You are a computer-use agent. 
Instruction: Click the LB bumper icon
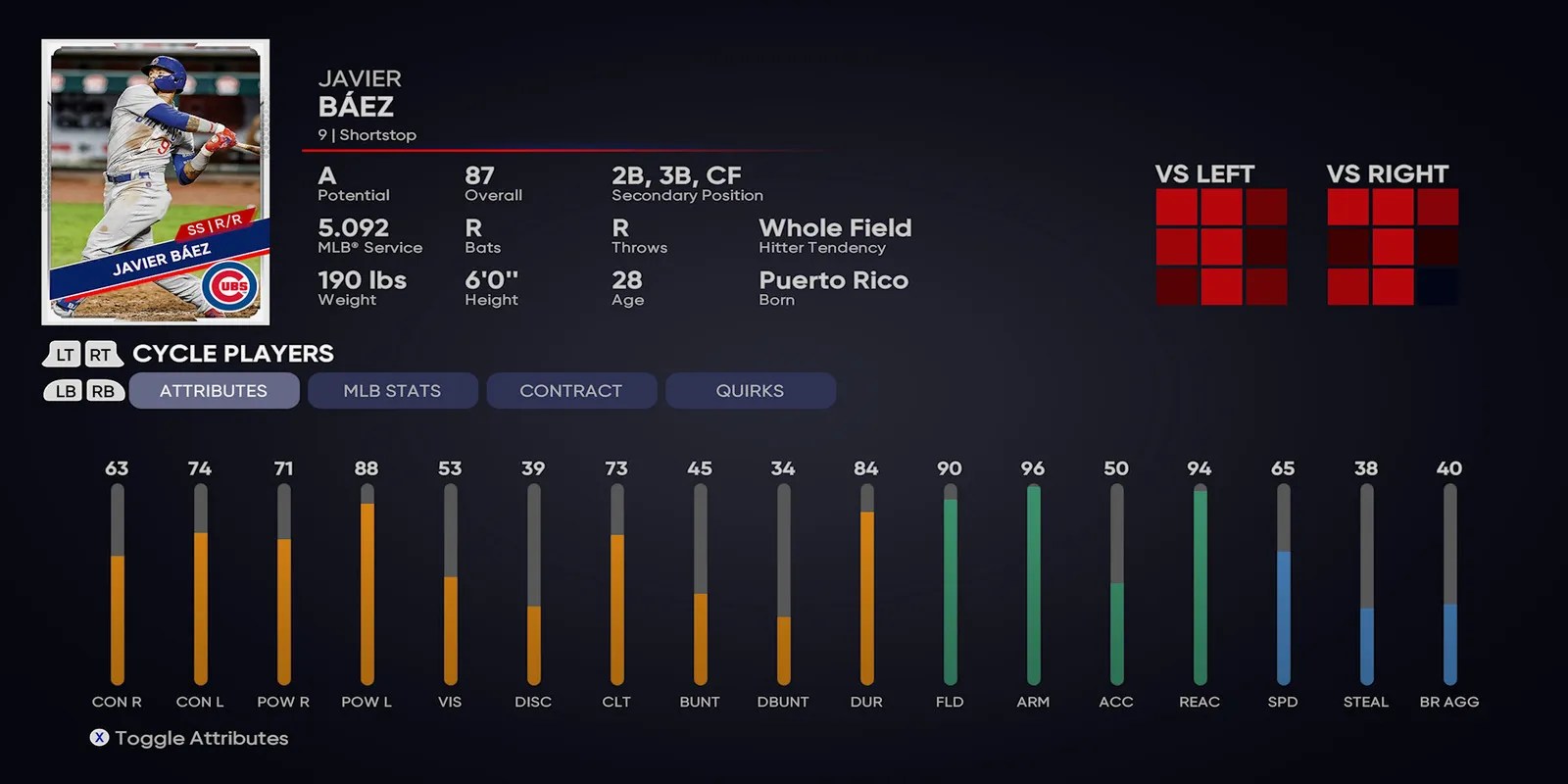63,390
